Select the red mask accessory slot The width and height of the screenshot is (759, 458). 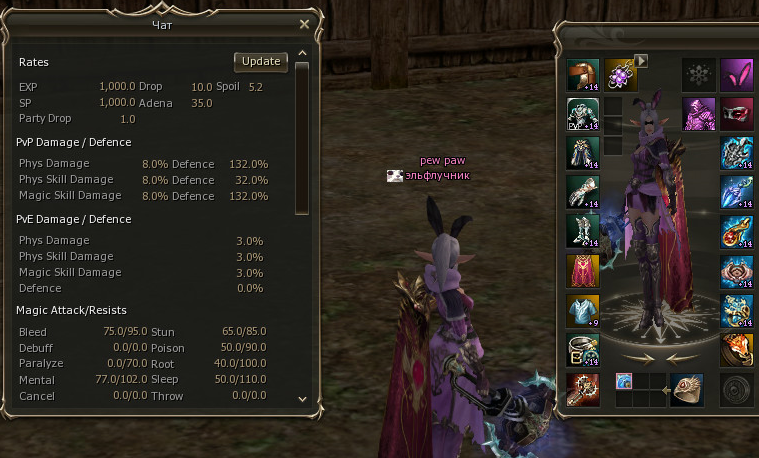point(737,113)
